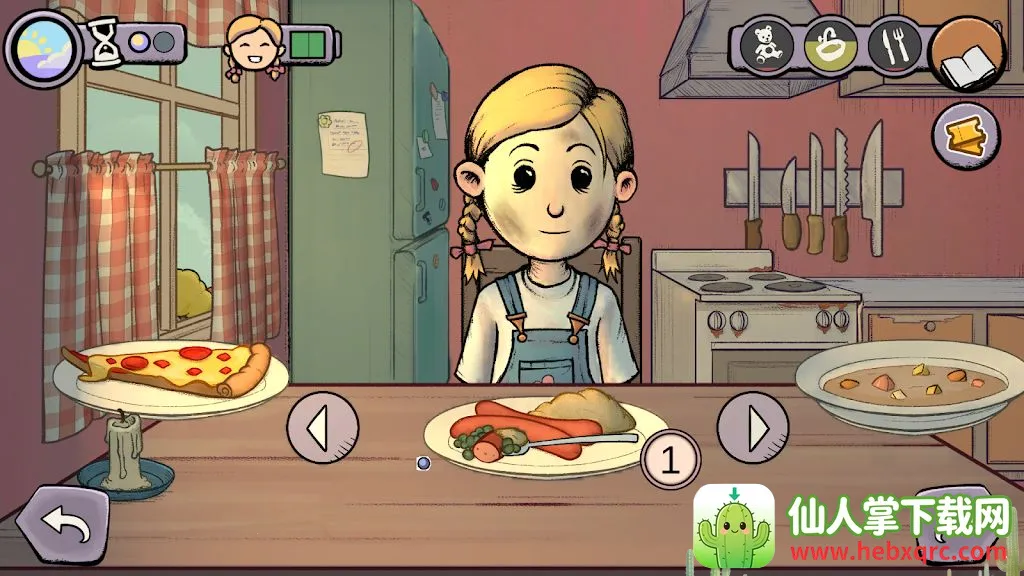Click the day and weather icon

click(42, 46)
